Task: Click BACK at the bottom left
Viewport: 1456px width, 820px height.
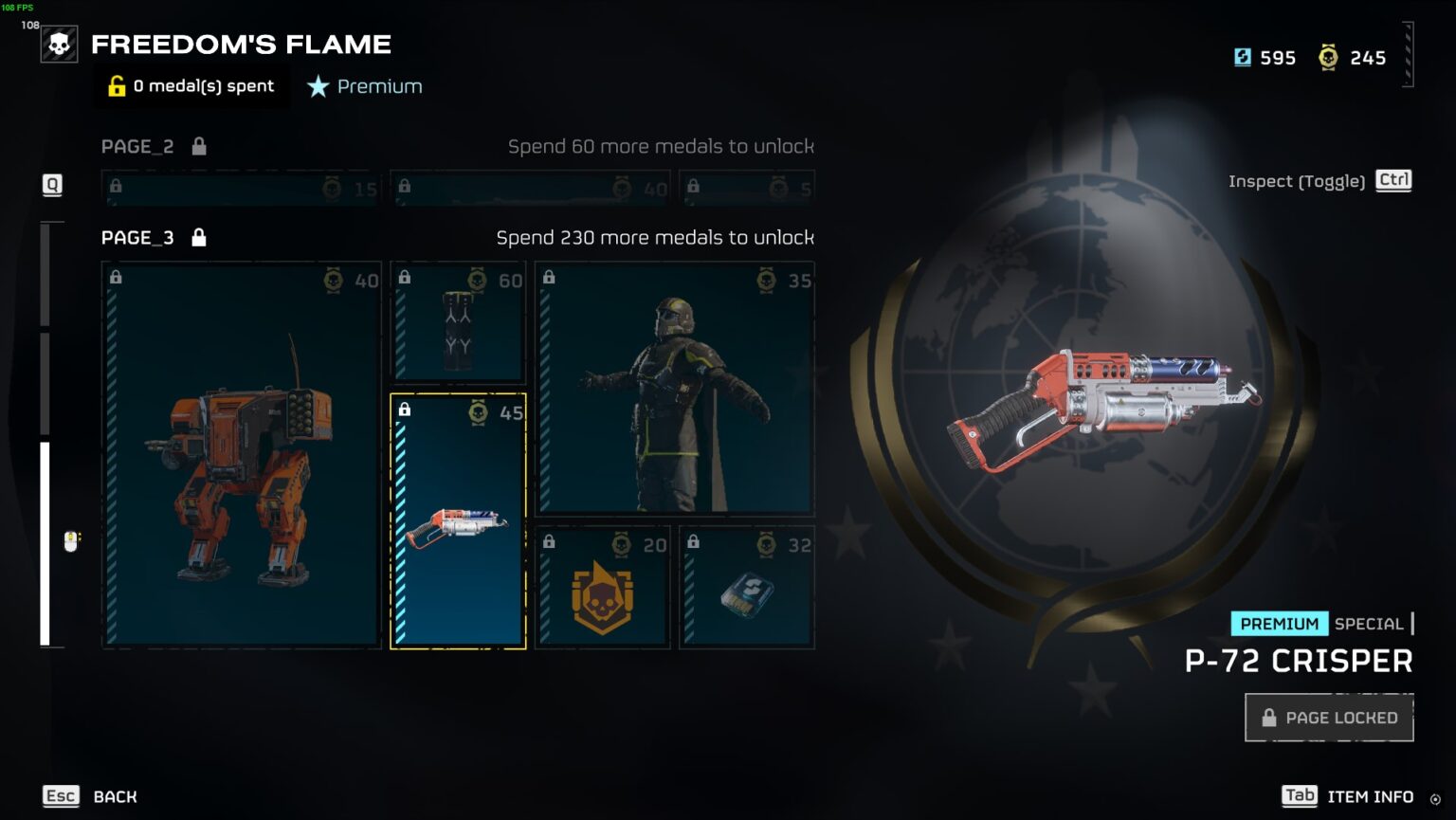Action: tap(114, 796)
